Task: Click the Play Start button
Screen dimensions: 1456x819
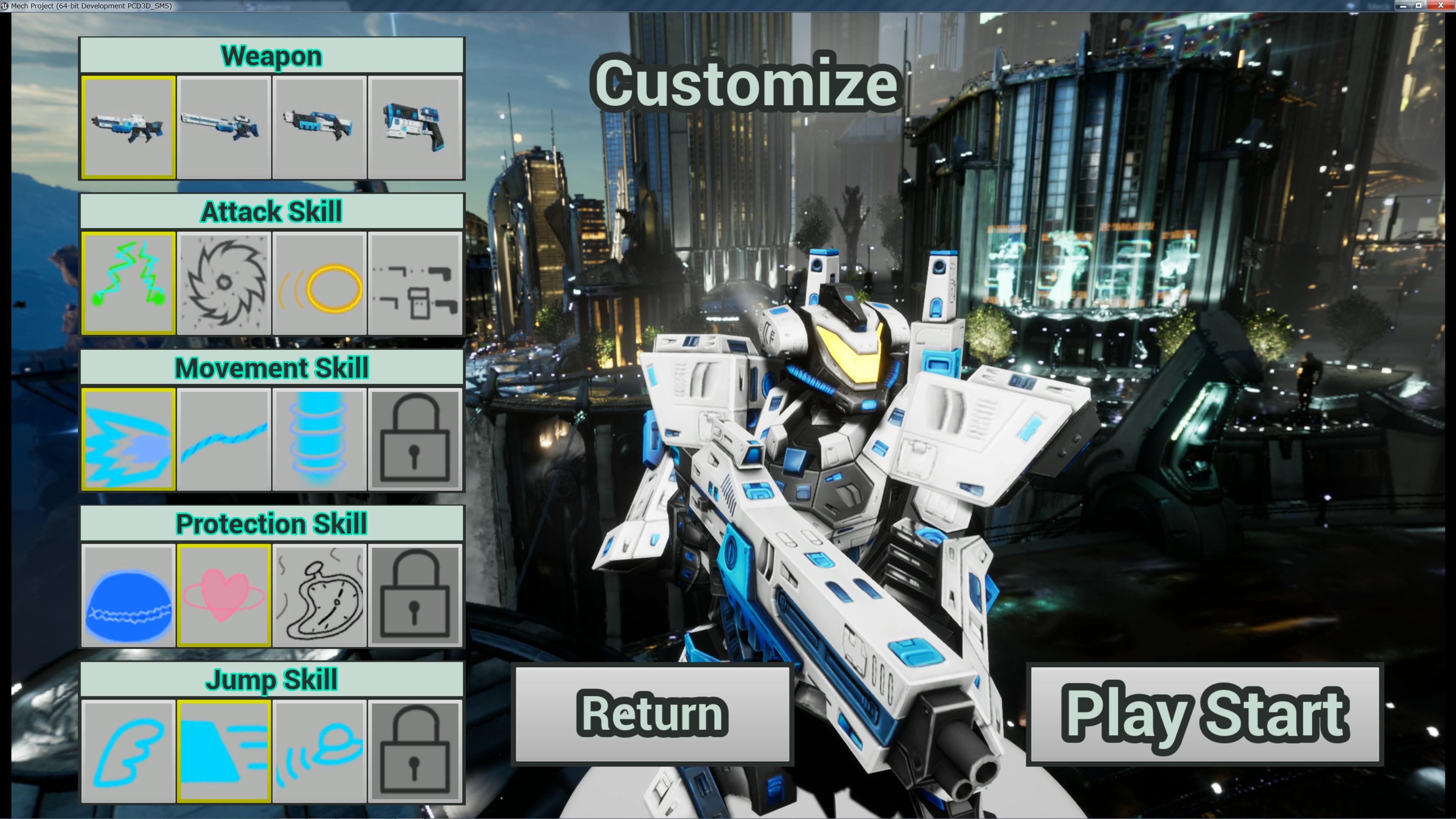Action: pyautogui.click(x=1205, y=714)
